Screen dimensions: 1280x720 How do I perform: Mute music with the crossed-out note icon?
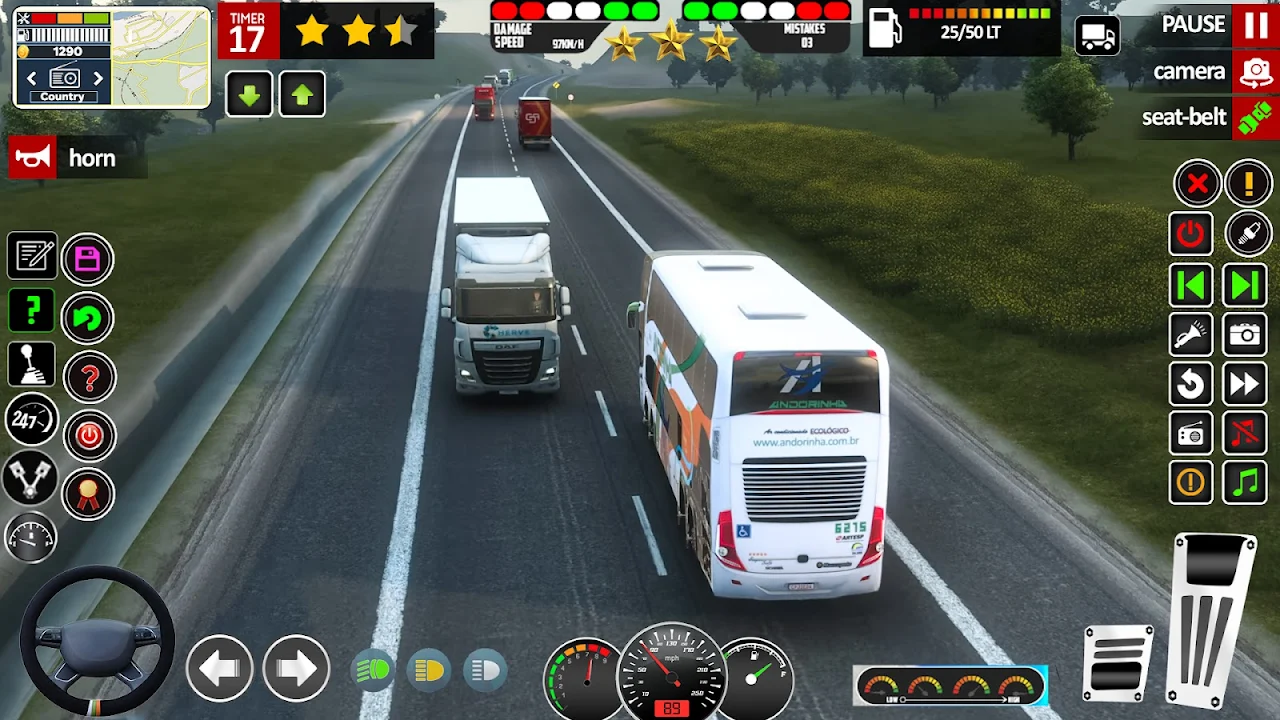(x=1245, y=433)
